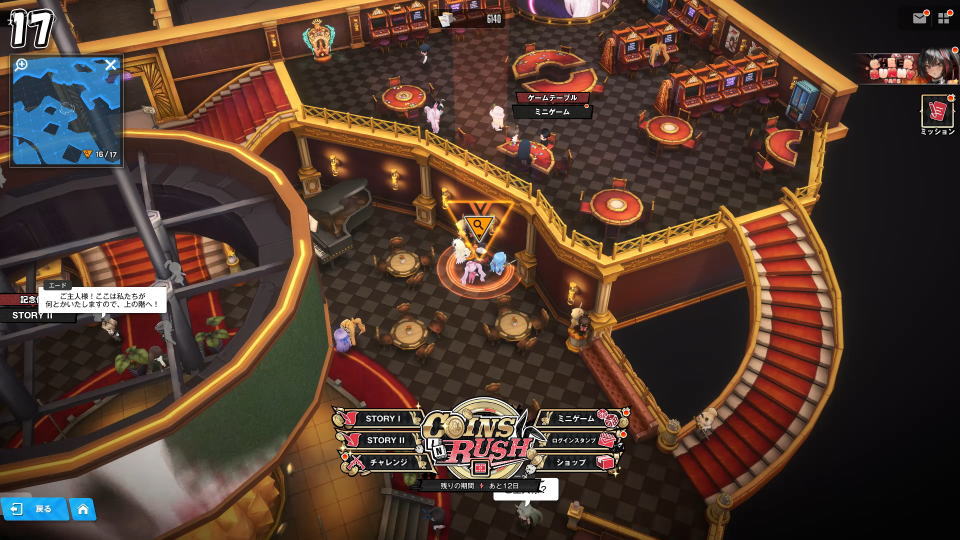Click the blue minimap area
Screen dimensions: 960x540
coord(66,110)
